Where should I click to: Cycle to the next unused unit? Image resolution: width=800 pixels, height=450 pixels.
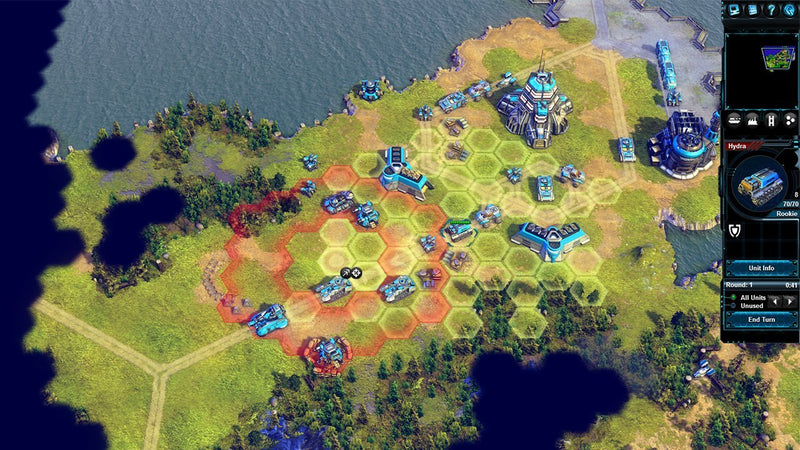[x=789, y=301]
